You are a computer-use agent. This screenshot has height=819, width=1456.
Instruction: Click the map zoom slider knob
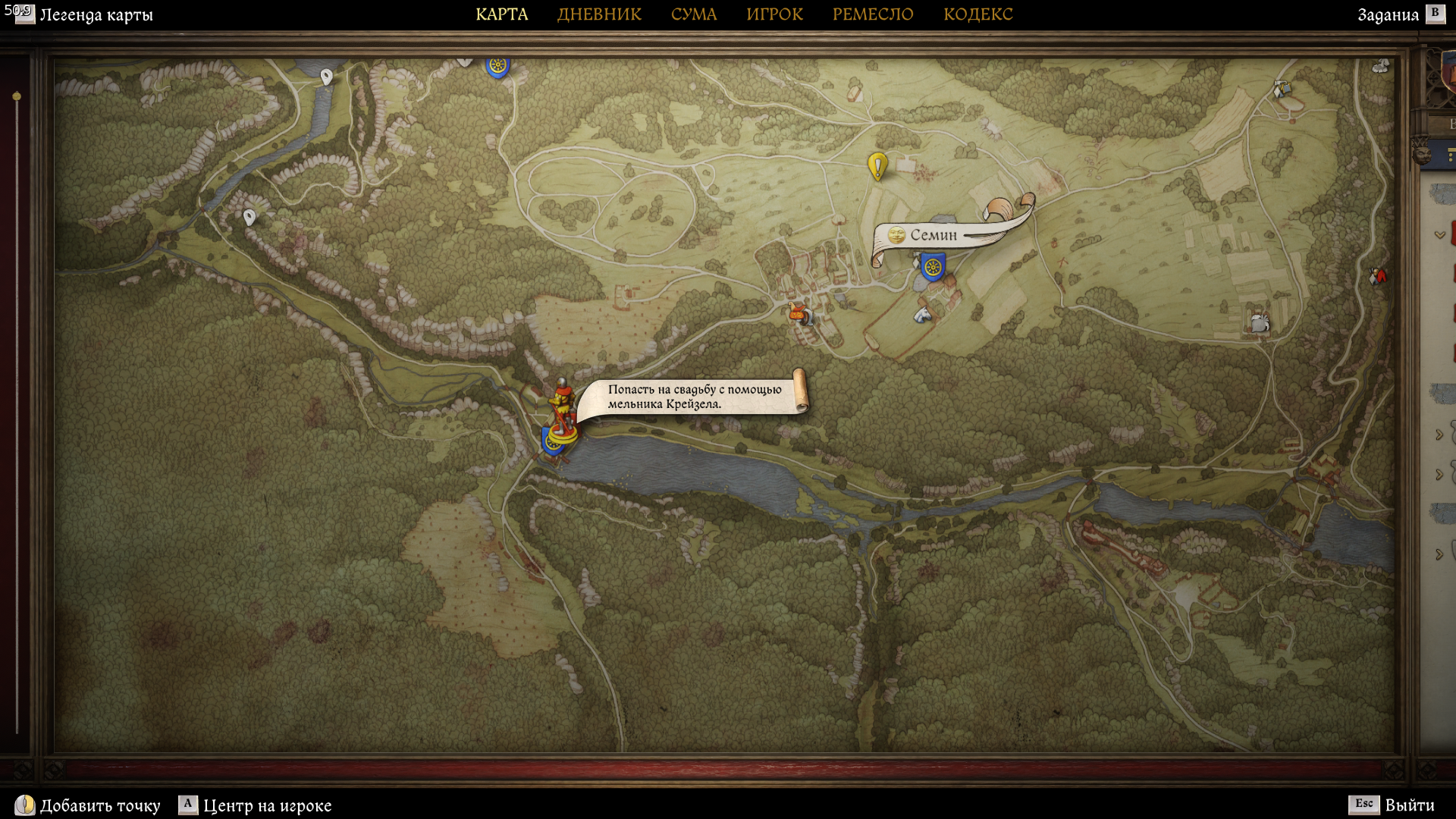tap(17, 96)
